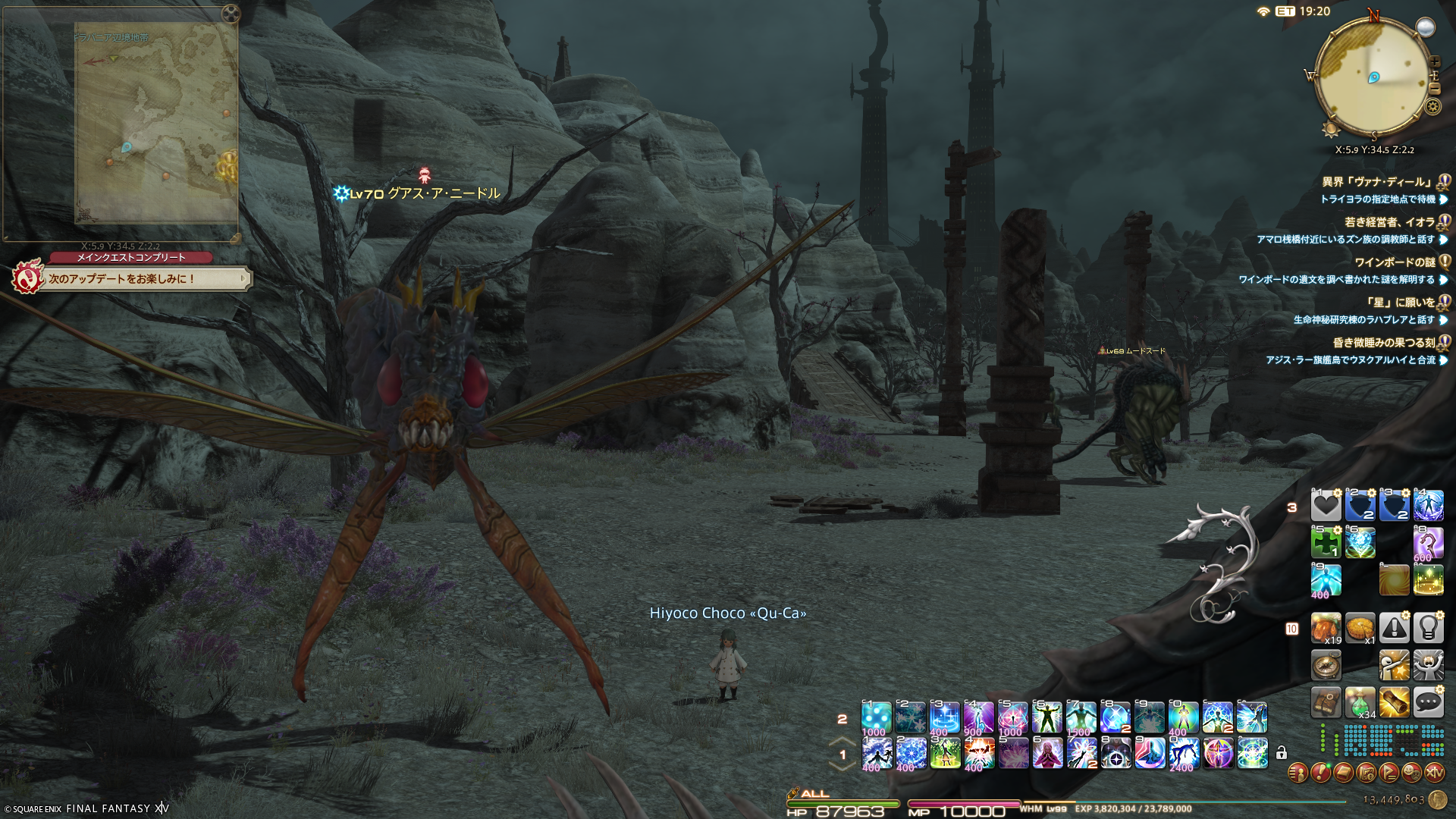Open the smiley faces emote menu
The width and height of the screenshot is (1456, 819).
coord(1411,773)
